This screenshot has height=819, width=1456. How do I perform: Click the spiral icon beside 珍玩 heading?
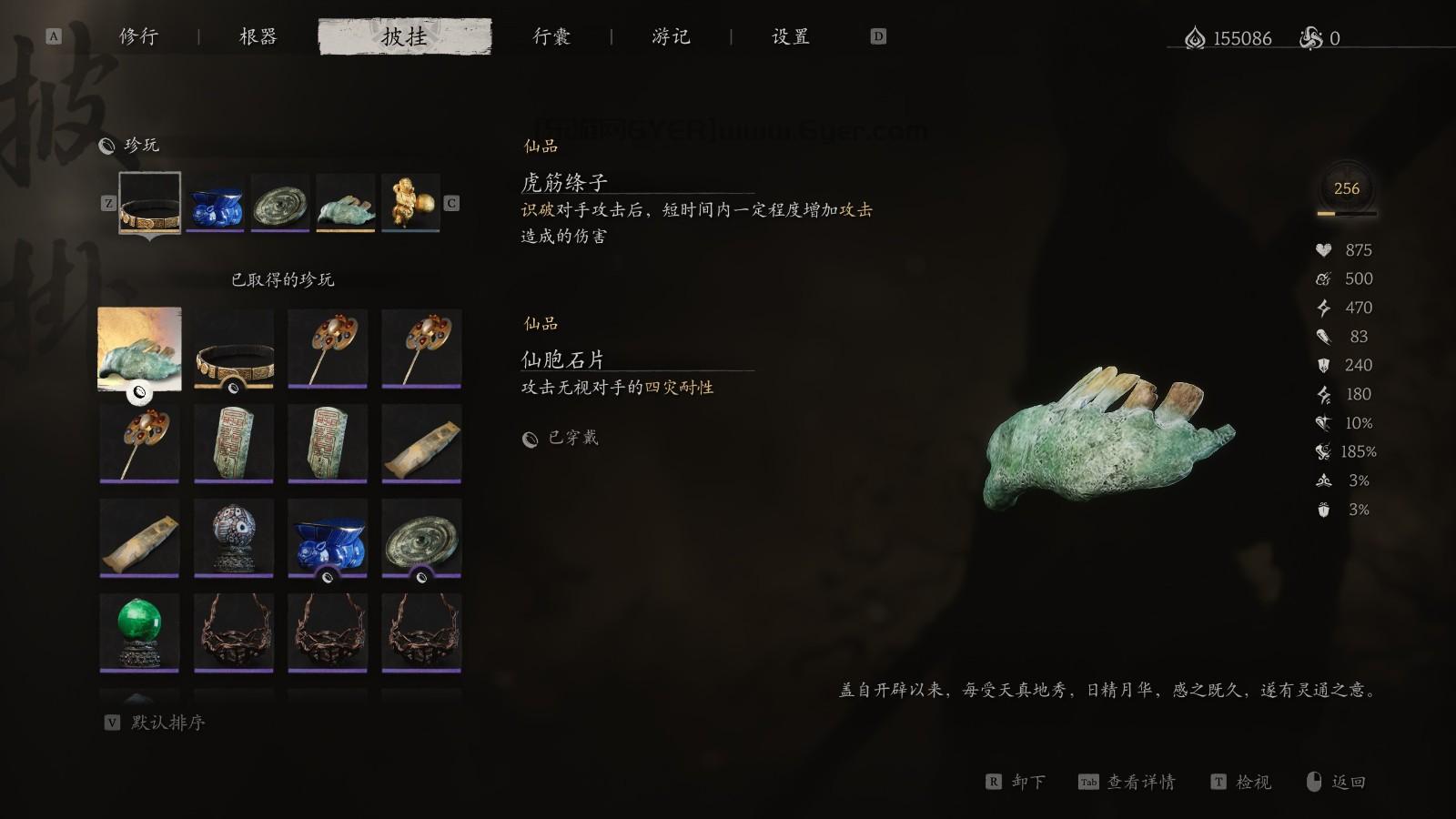tap(106, 144)
